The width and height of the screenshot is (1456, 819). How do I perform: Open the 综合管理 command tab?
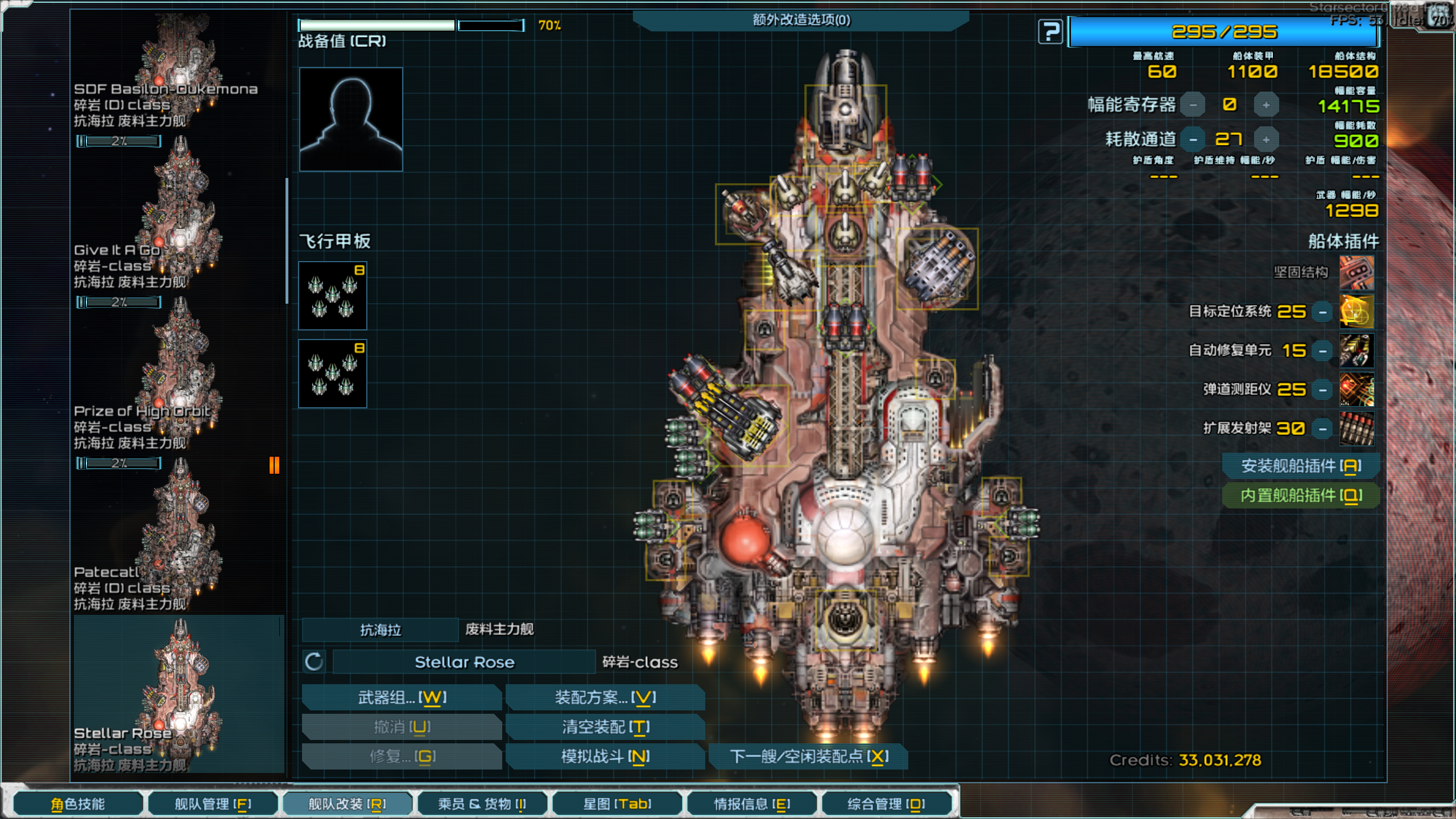pos(886,804)
